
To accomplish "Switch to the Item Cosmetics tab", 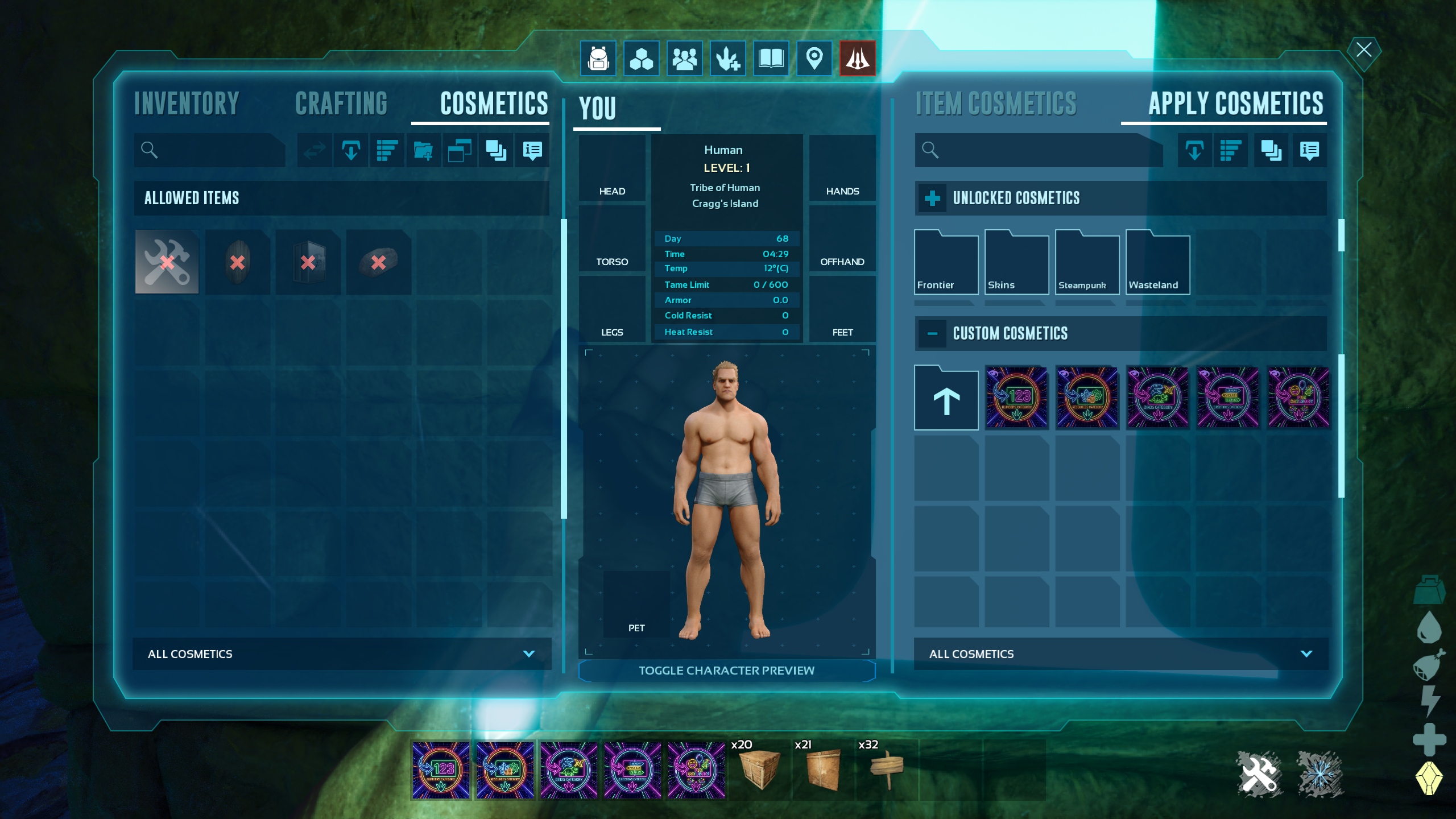I will 996,104.
